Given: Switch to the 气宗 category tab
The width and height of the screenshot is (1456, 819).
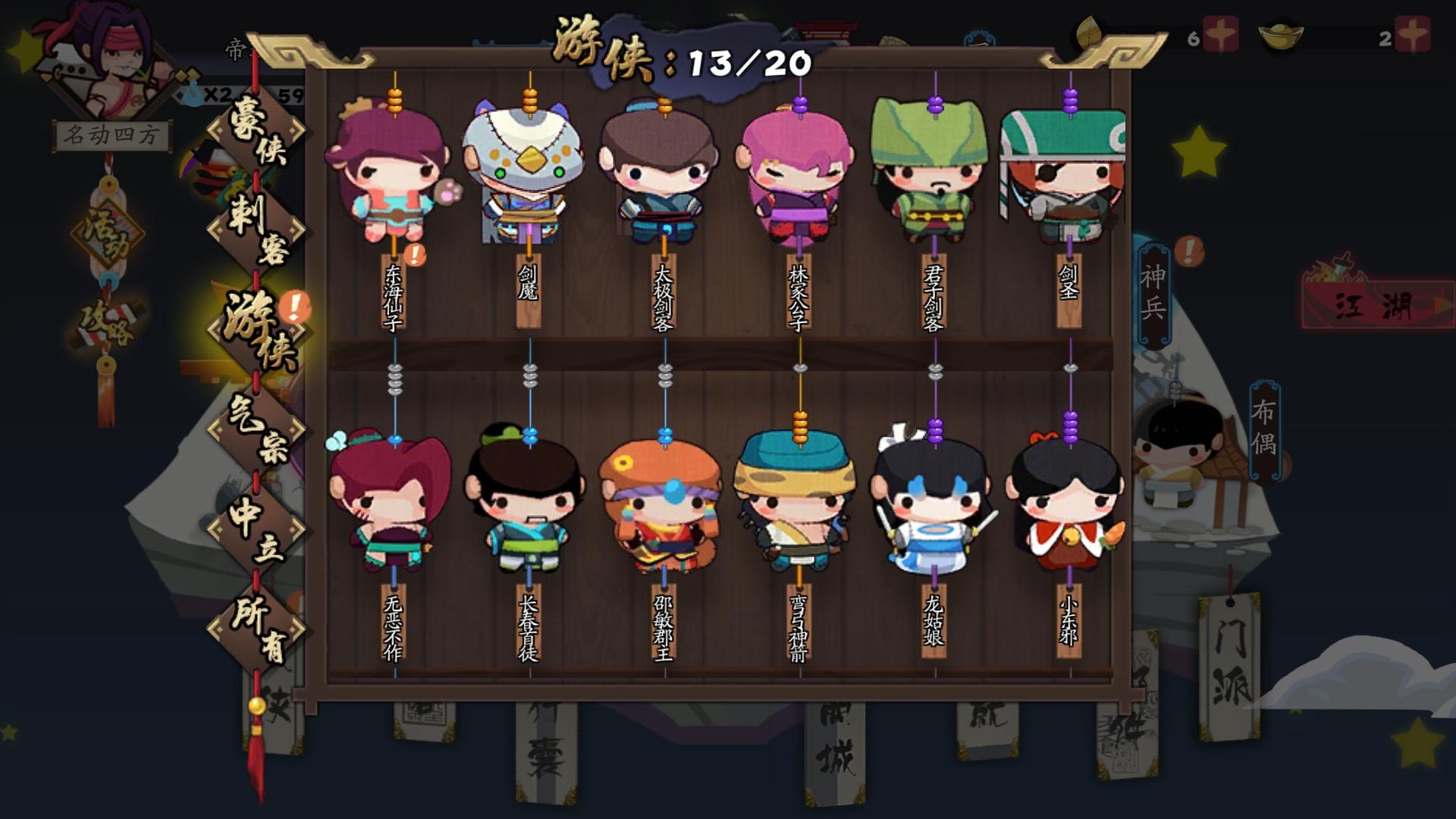Looking at the screenshot, I should pyautogui.click(x=258, y=428).
